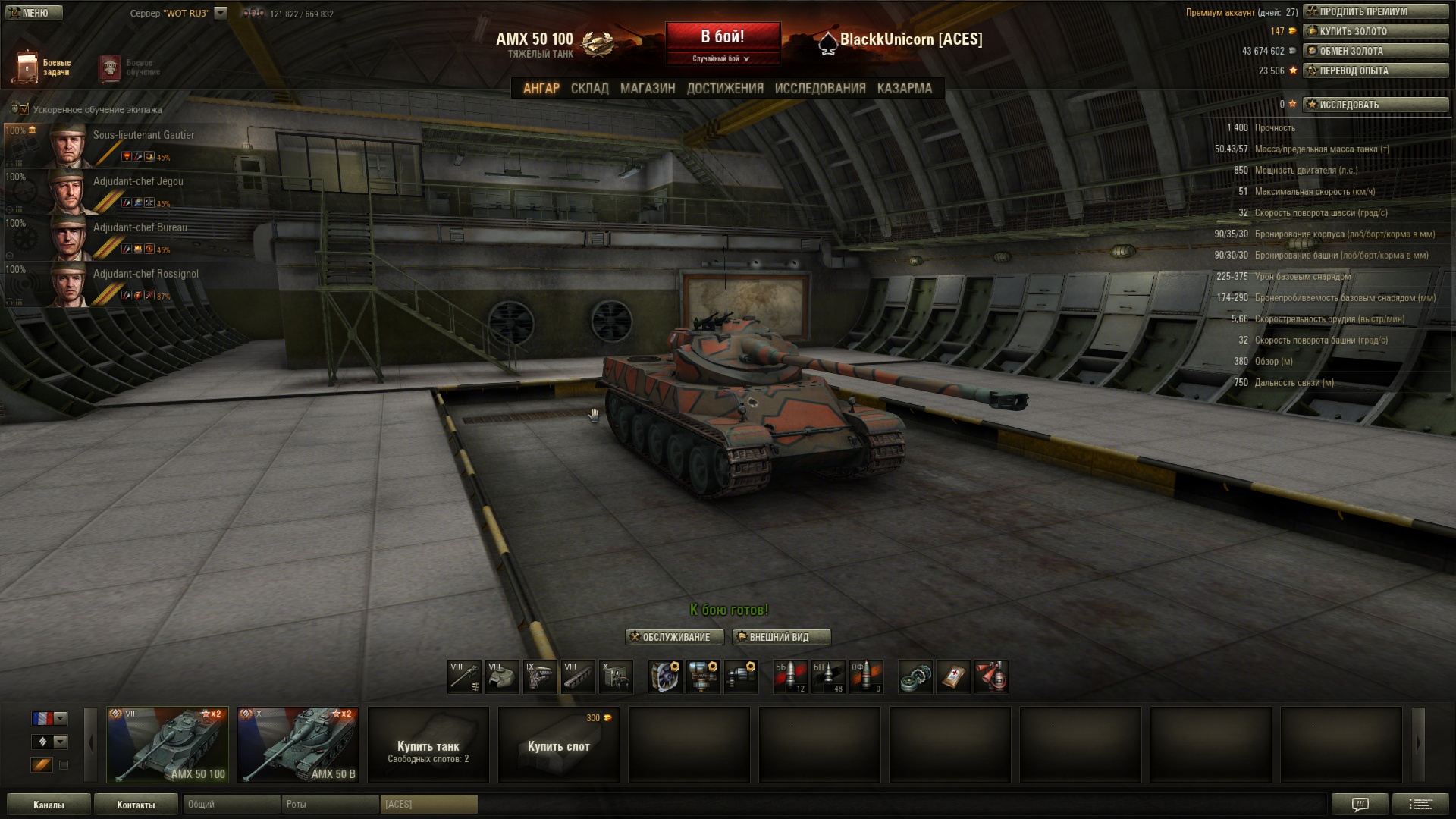The height and width of the screenshot is (819, 1456).
Task: Open the МАГАЗИН tab
Action: [x=647, y=88]
